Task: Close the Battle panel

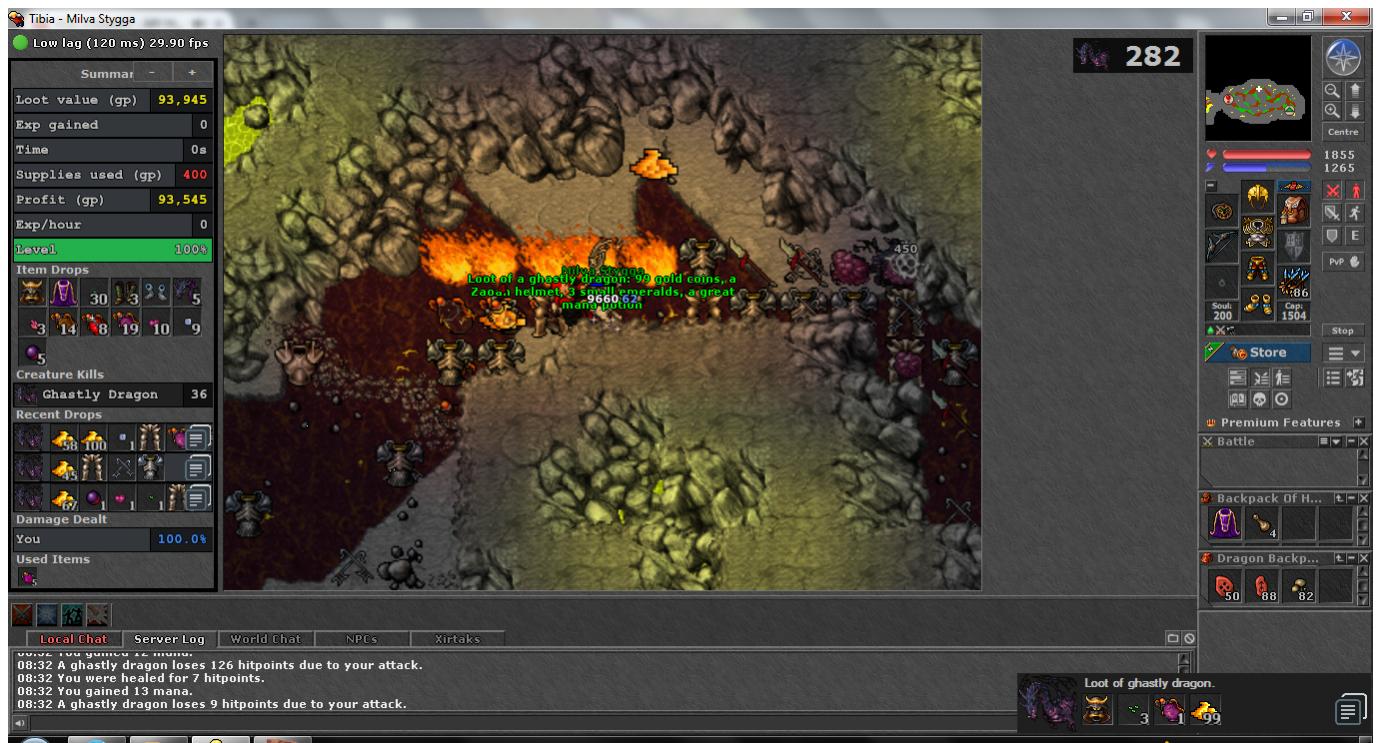Action: point(1364,441)
